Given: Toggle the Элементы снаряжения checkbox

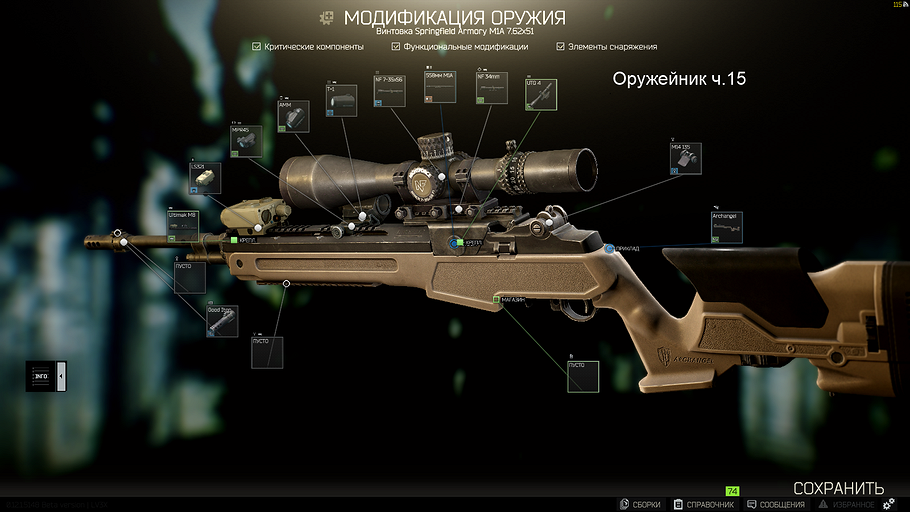Looking at the screenshot, I should (x=561, y=46).
